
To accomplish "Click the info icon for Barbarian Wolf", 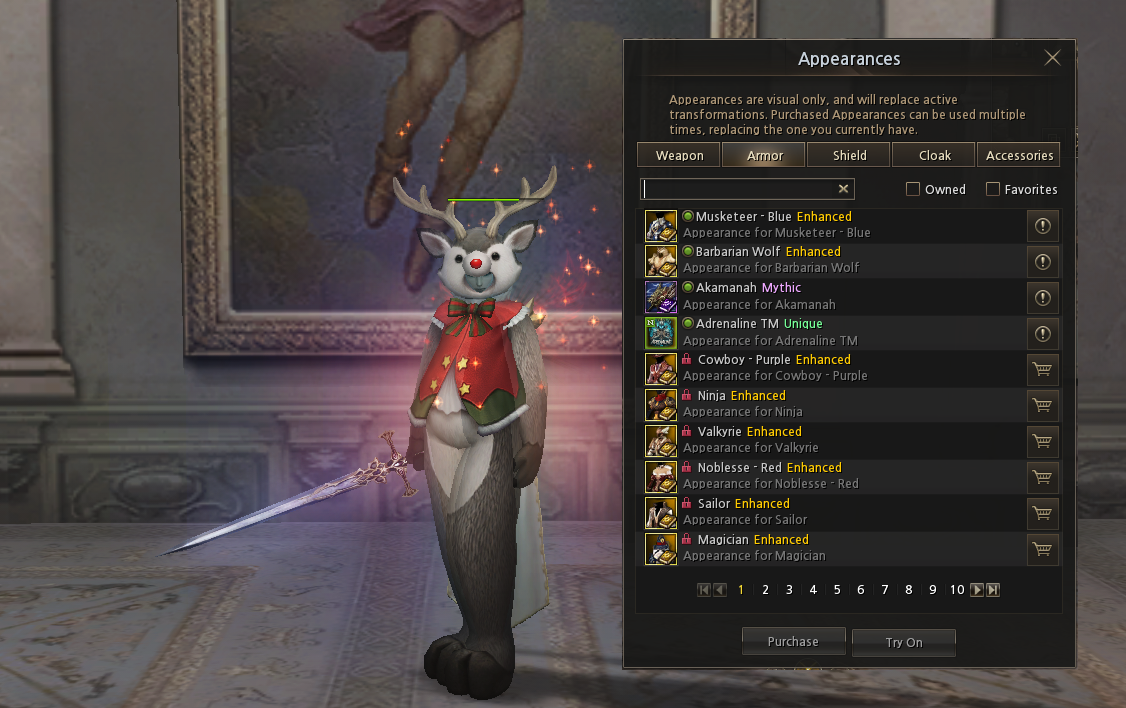I will point(1042,262).
